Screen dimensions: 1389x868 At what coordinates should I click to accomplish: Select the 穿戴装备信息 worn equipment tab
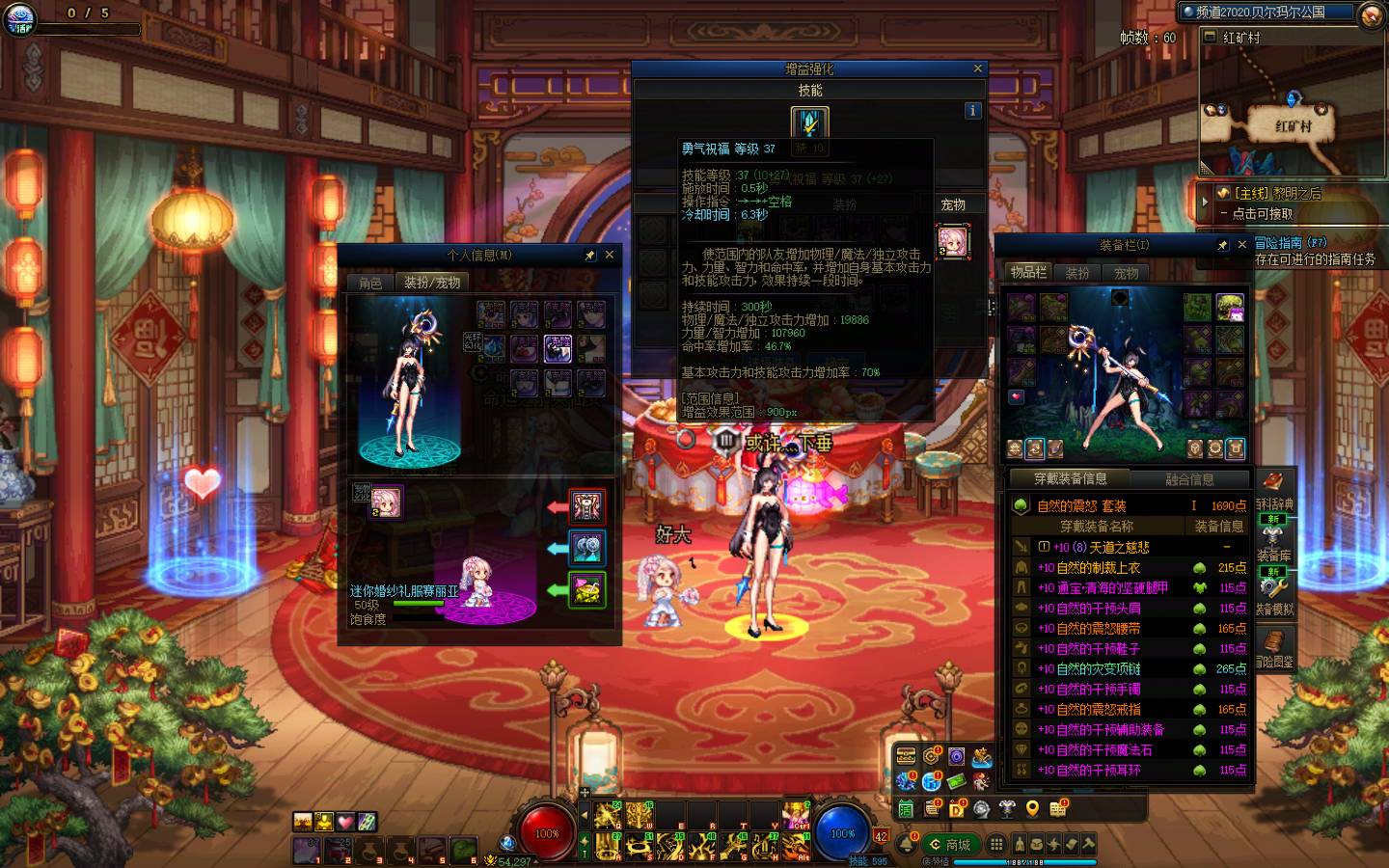coord(1071,479)
